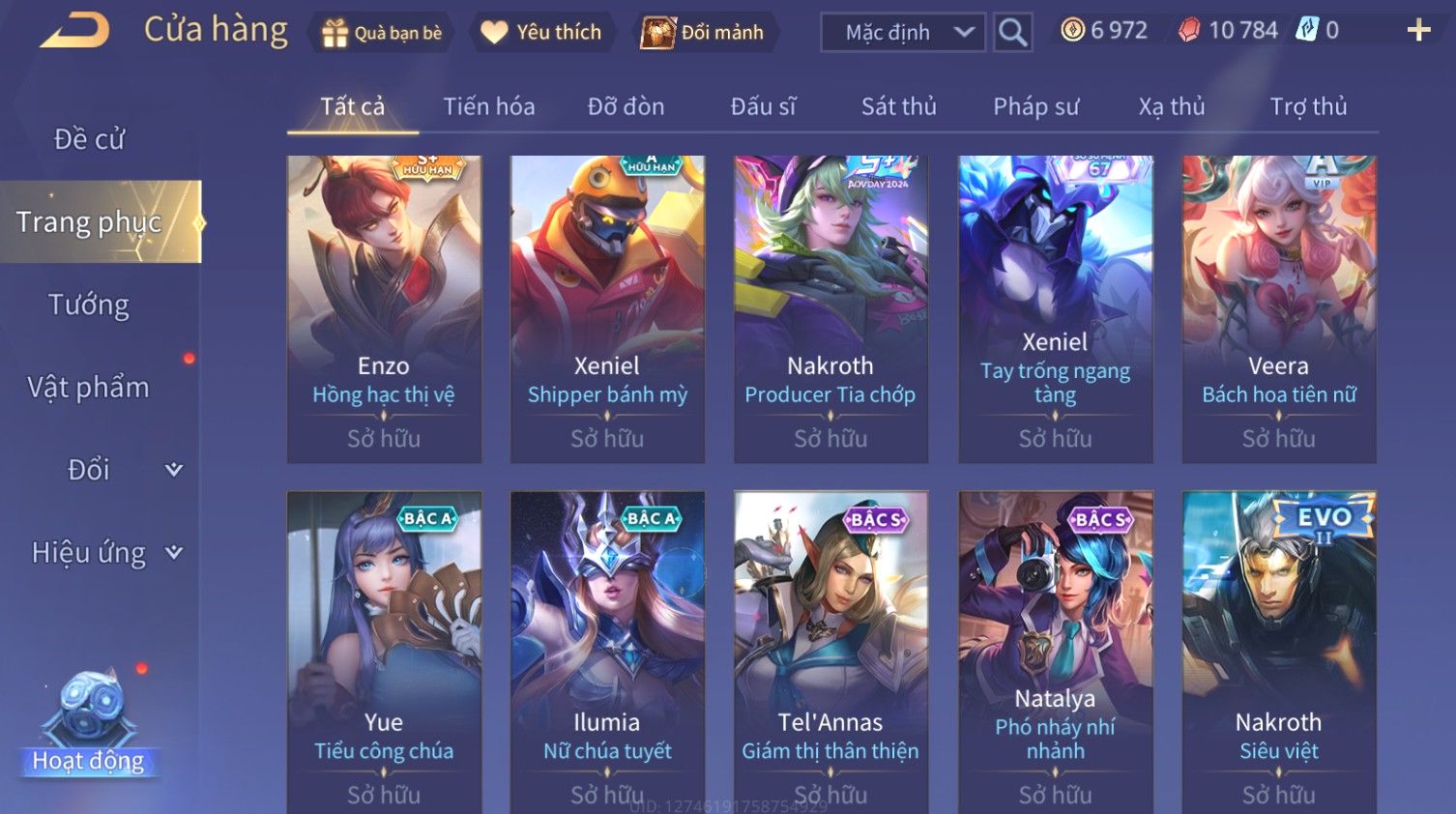The image size is (1456, 814).
Task: Add currency with the plus button
Action: [1418, 31]
